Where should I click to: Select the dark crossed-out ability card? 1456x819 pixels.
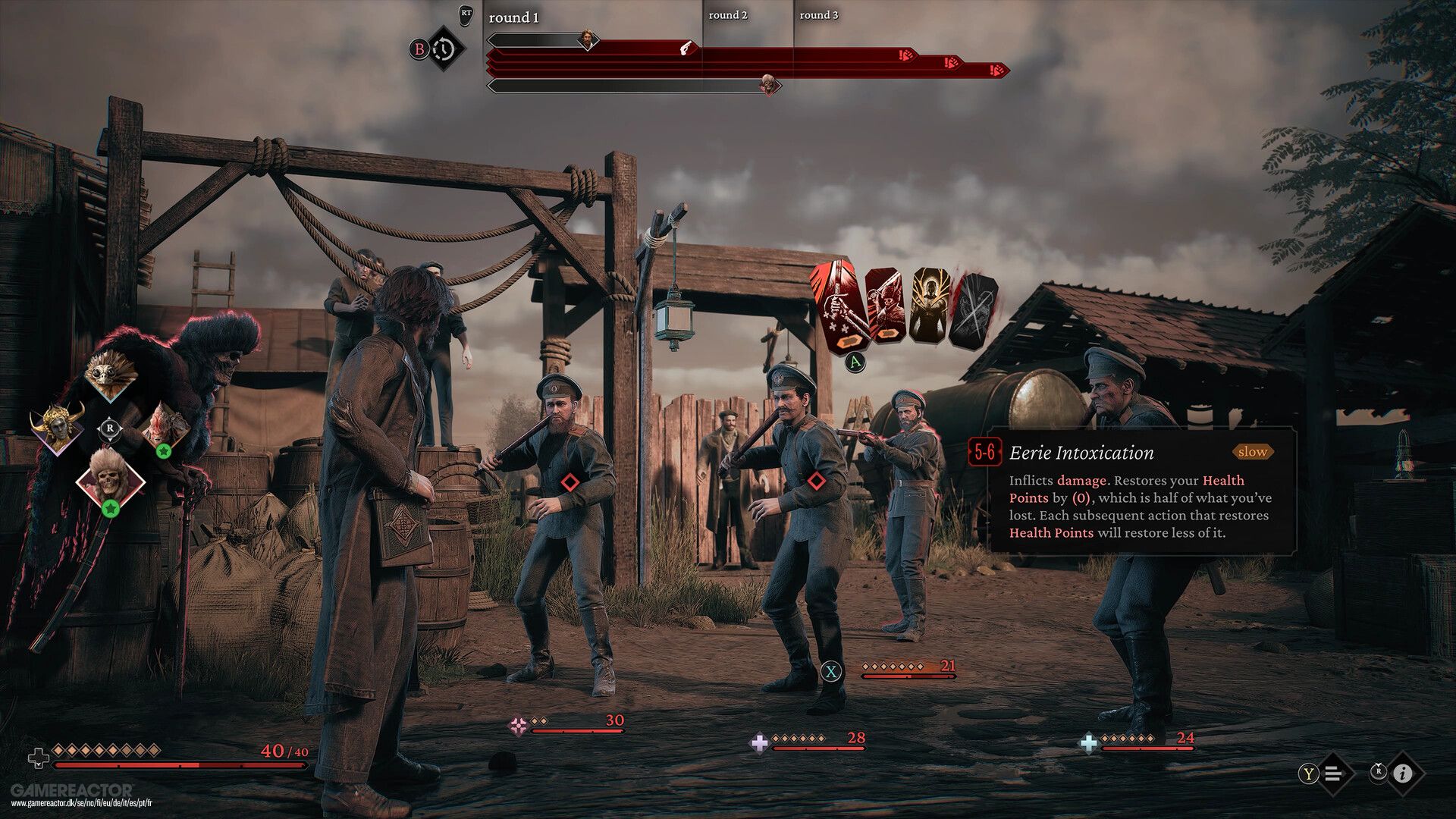tap(974, 311)
